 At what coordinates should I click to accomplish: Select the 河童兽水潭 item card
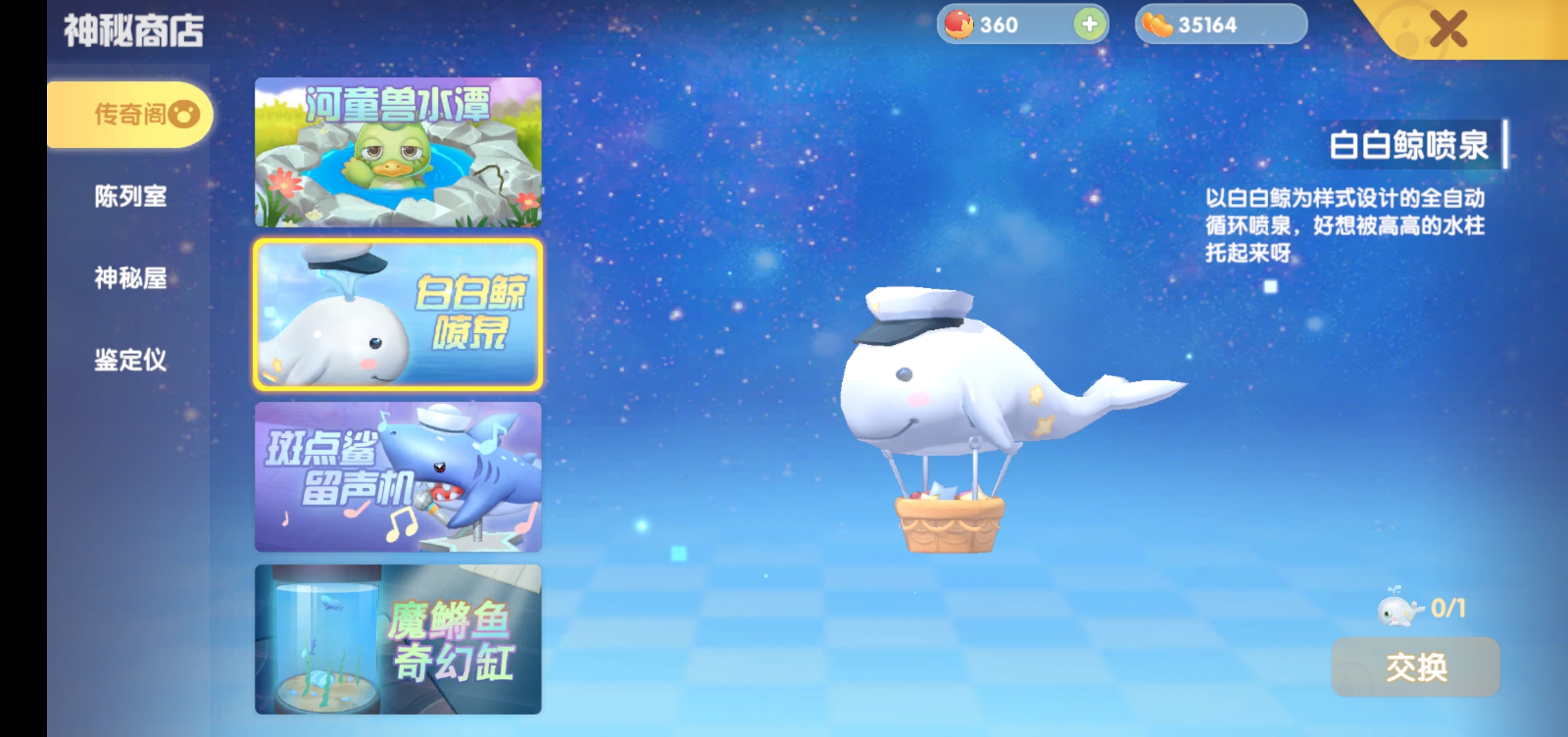point(397,153)
